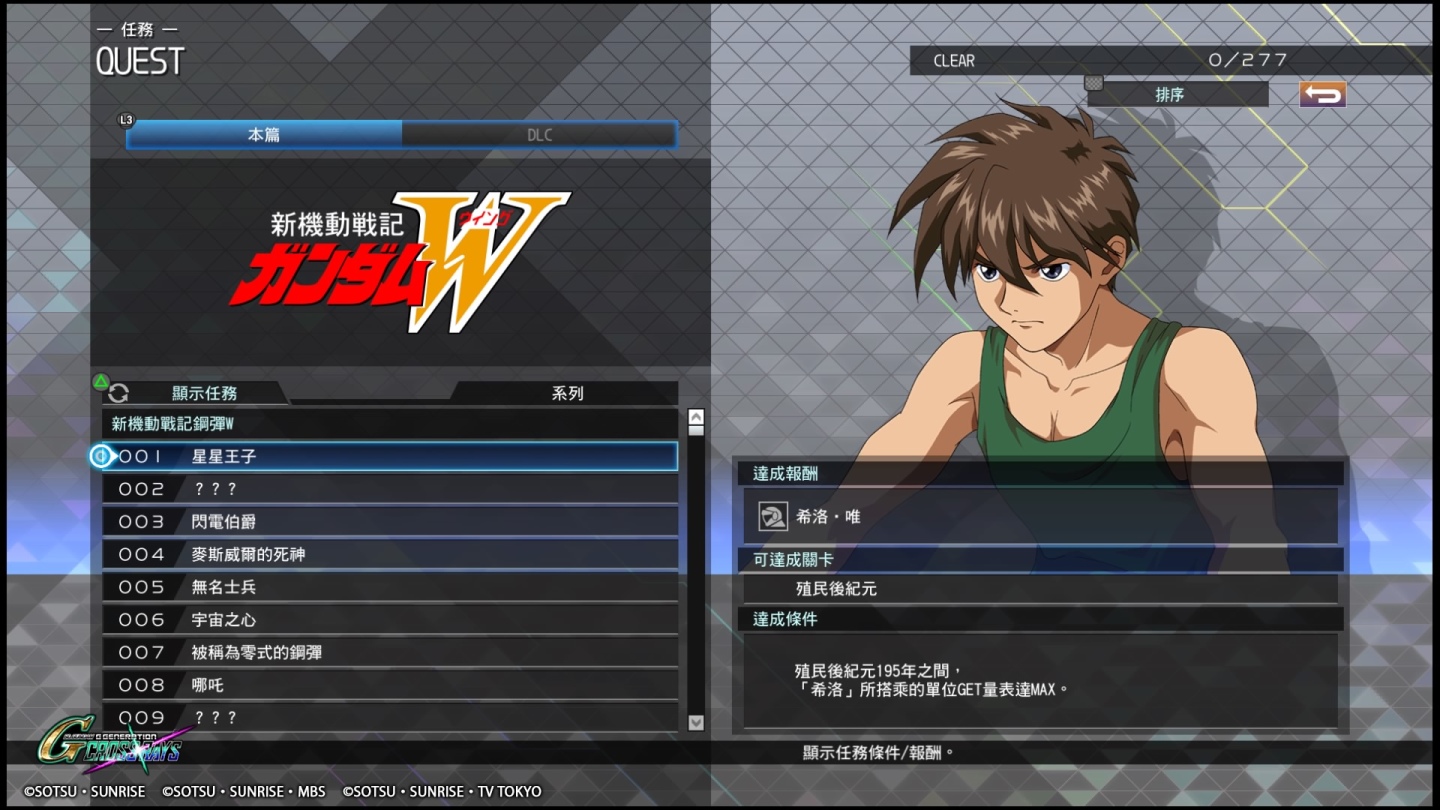
Task: Switch to the DLC tab
Action: pyautogui.click(x=540, y=133)
